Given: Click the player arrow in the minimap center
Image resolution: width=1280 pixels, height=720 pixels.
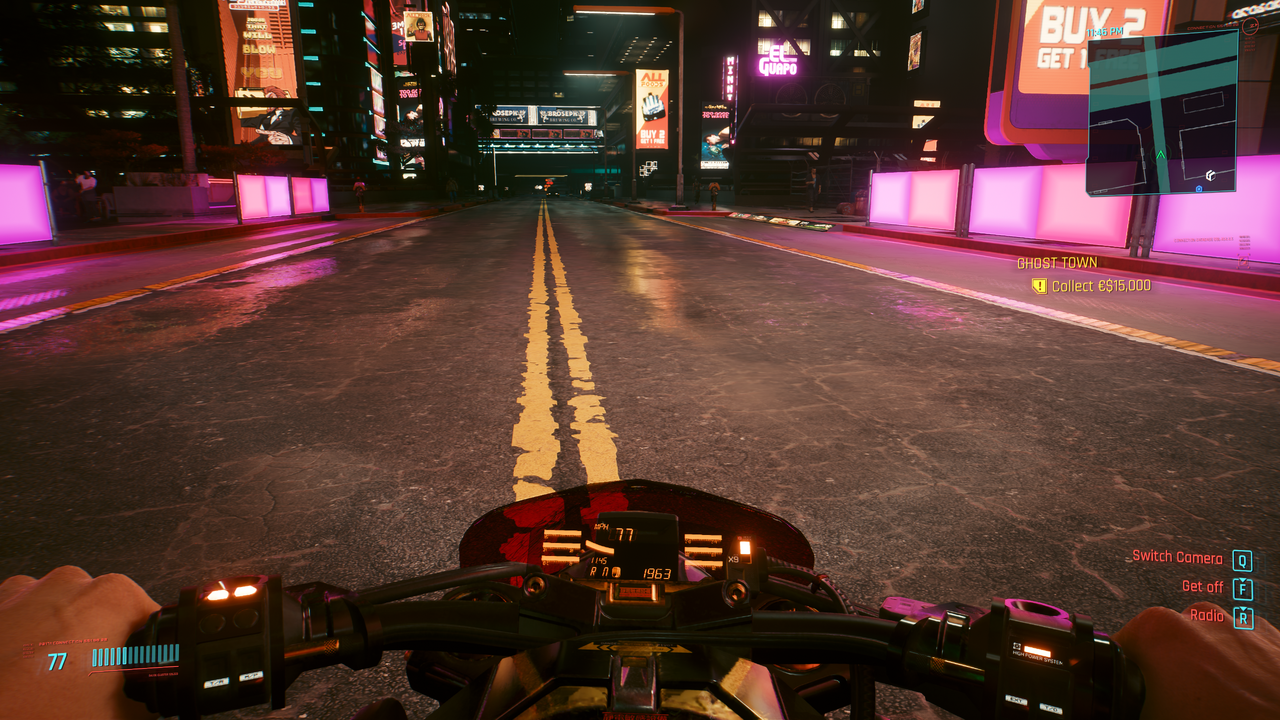Looking at the screenshot, I should click(x=1160, y=154).
